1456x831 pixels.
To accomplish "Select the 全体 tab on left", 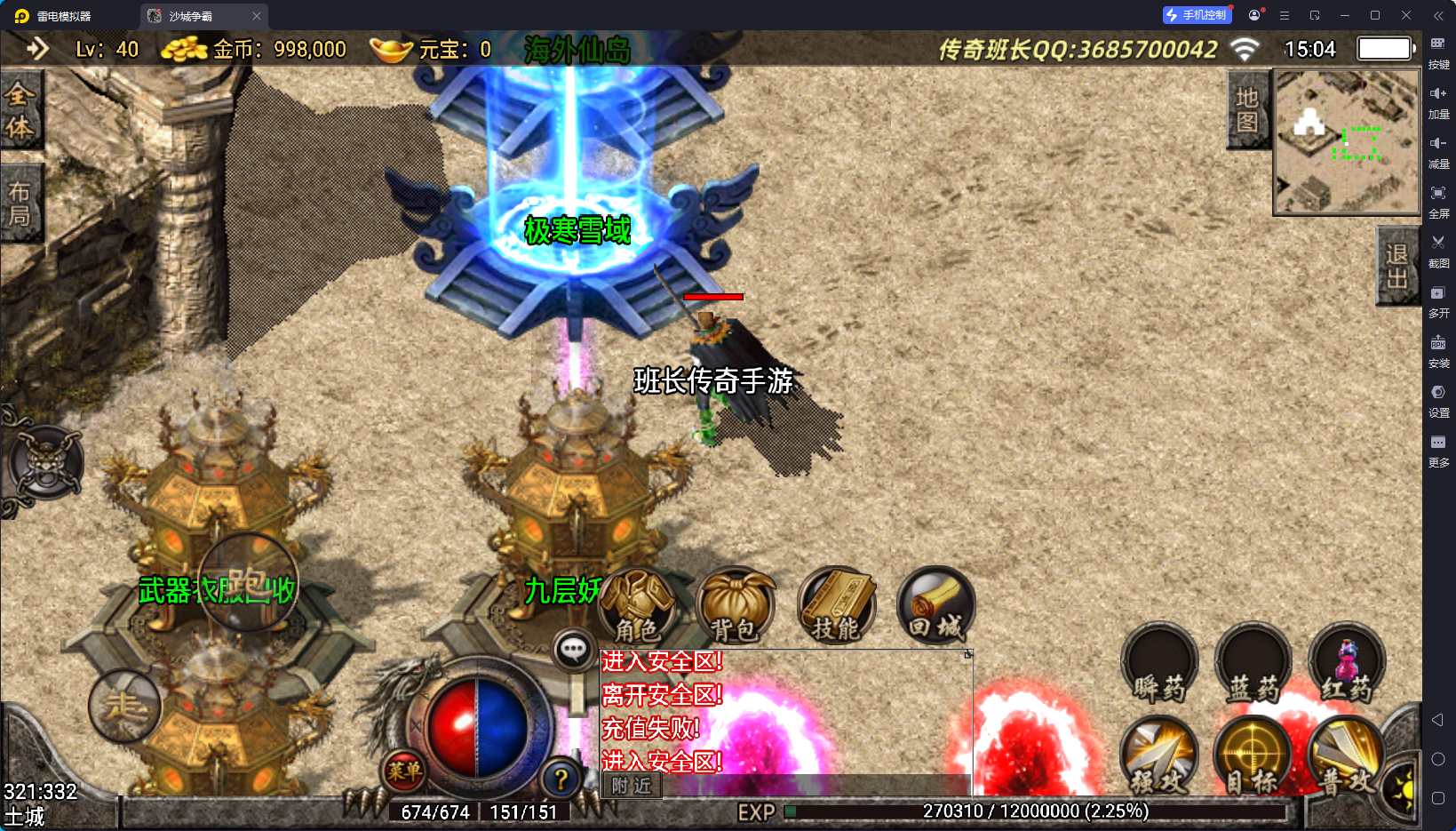I will coord(20,110).
